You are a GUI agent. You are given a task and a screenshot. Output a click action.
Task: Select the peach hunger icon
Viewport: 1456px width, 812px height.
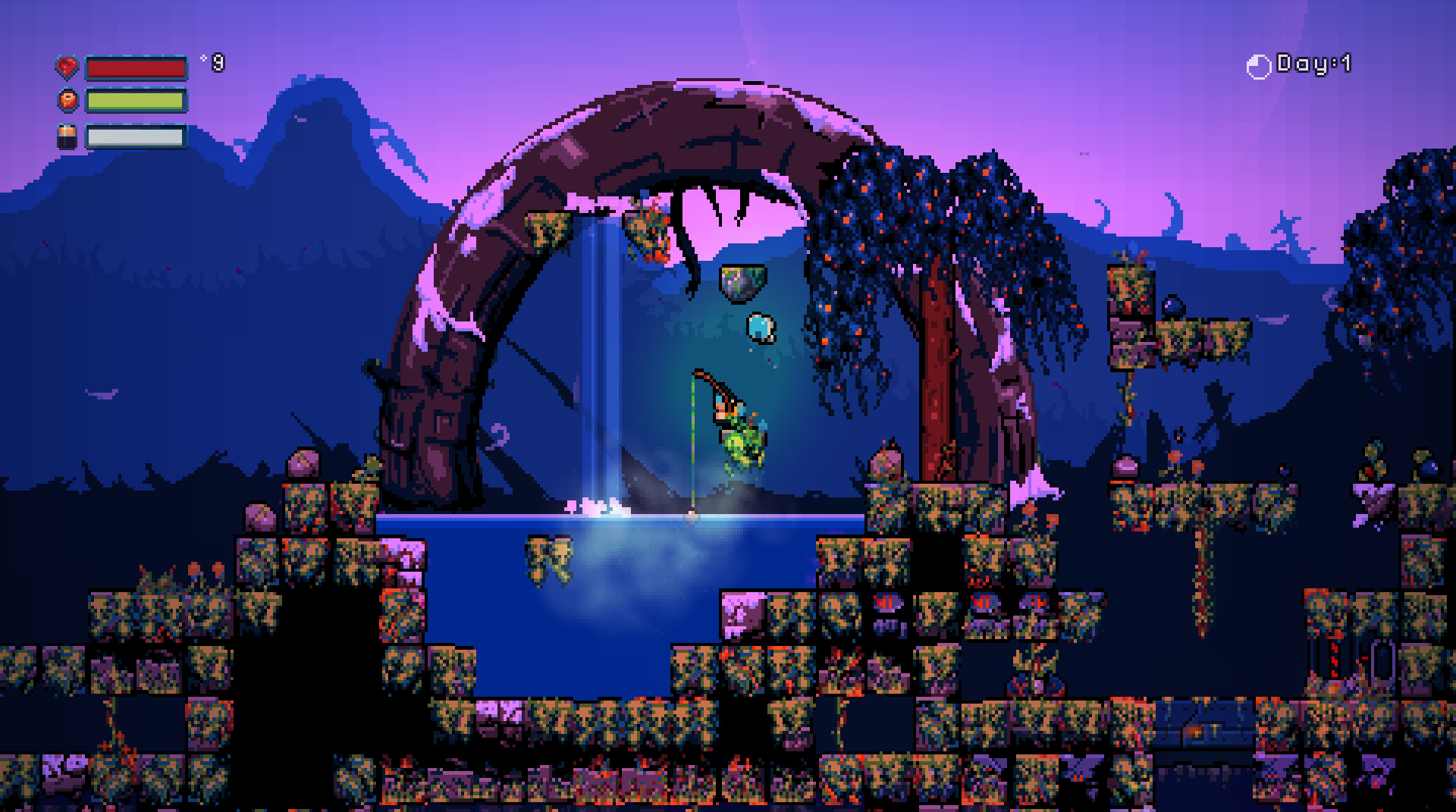tap(67, 101)
